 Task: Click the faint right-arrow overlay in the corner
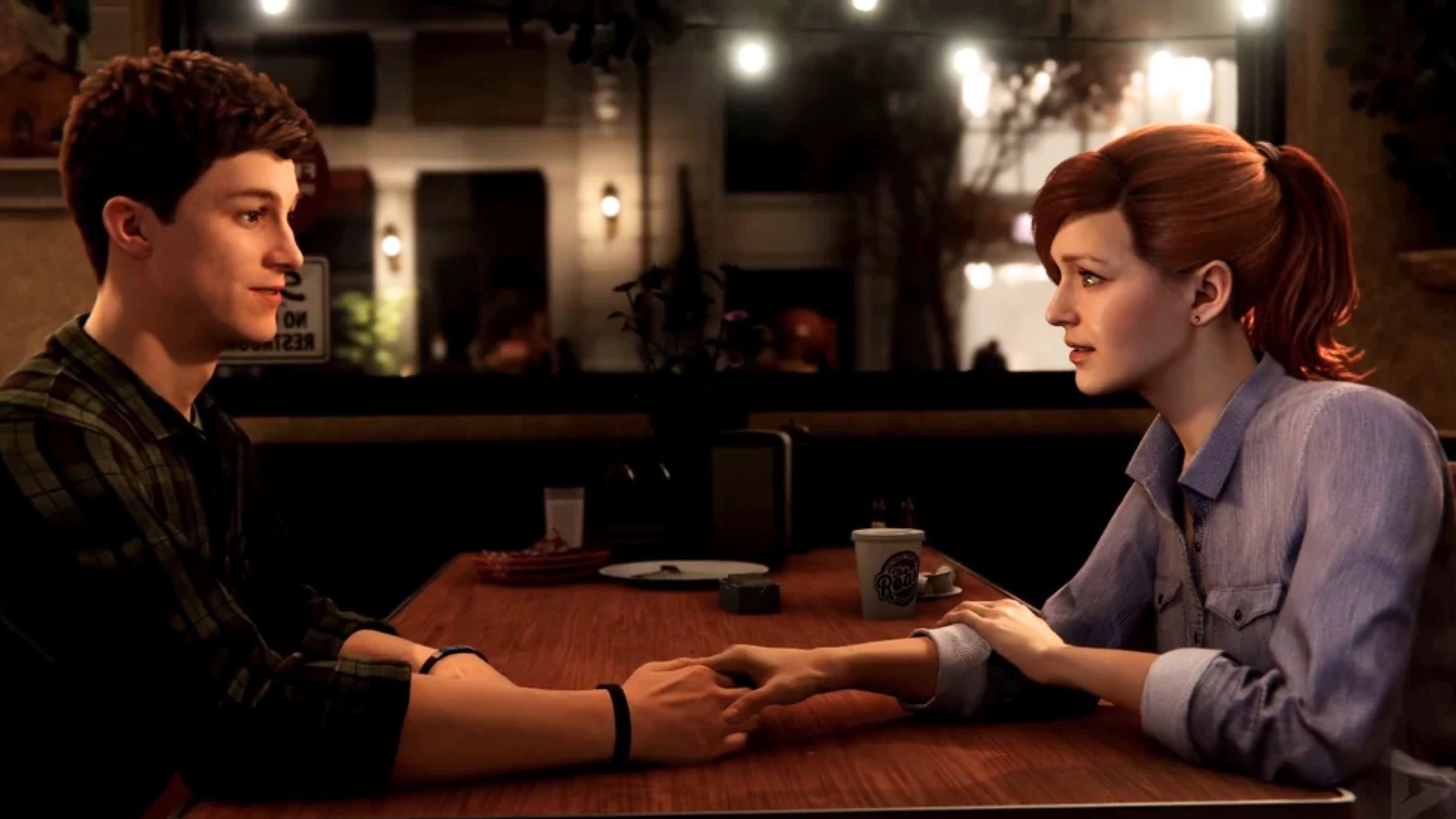coord(1440,799)
